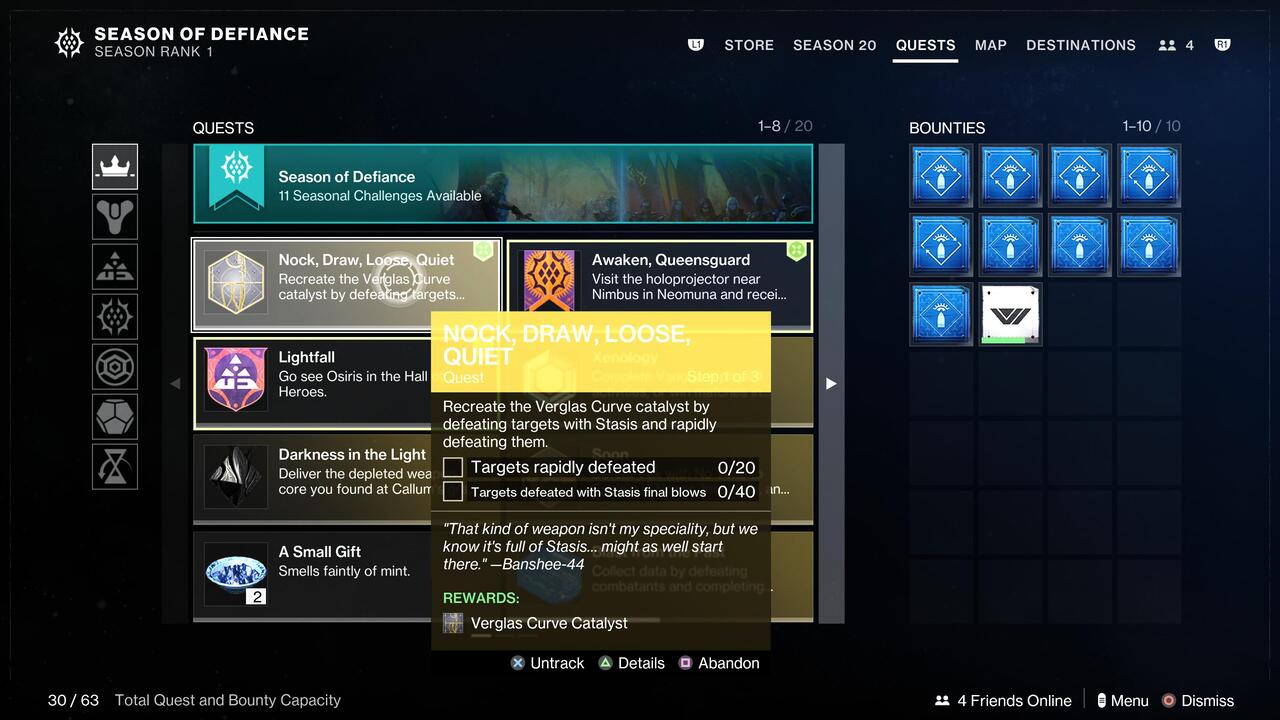Viewport: 1280px width, 720px height.
Task: Abandon the Nock, Draw, Loose, Quiet quest
Action: [719, 663]
